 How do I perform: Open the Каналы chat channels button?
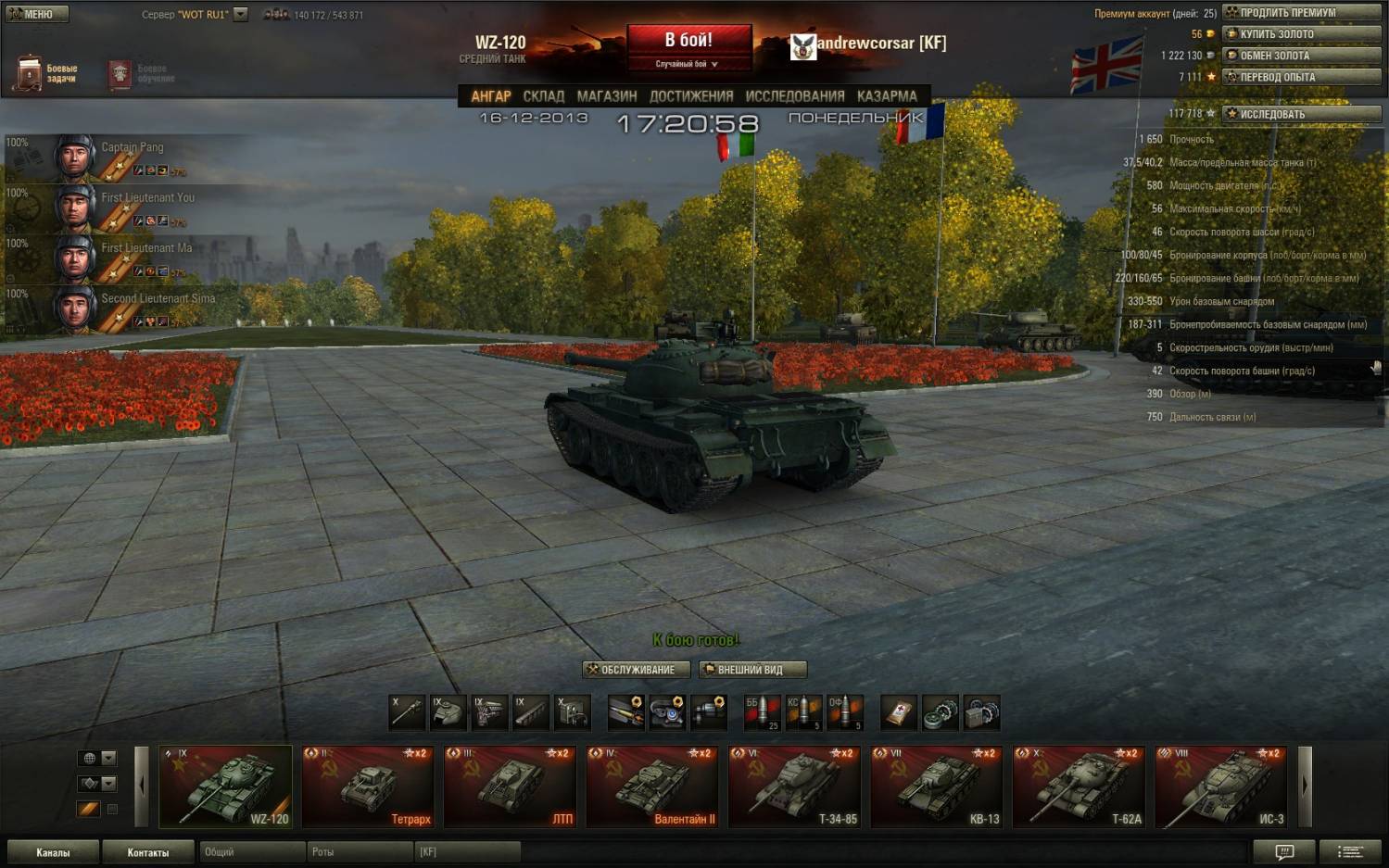pos(53,852)
